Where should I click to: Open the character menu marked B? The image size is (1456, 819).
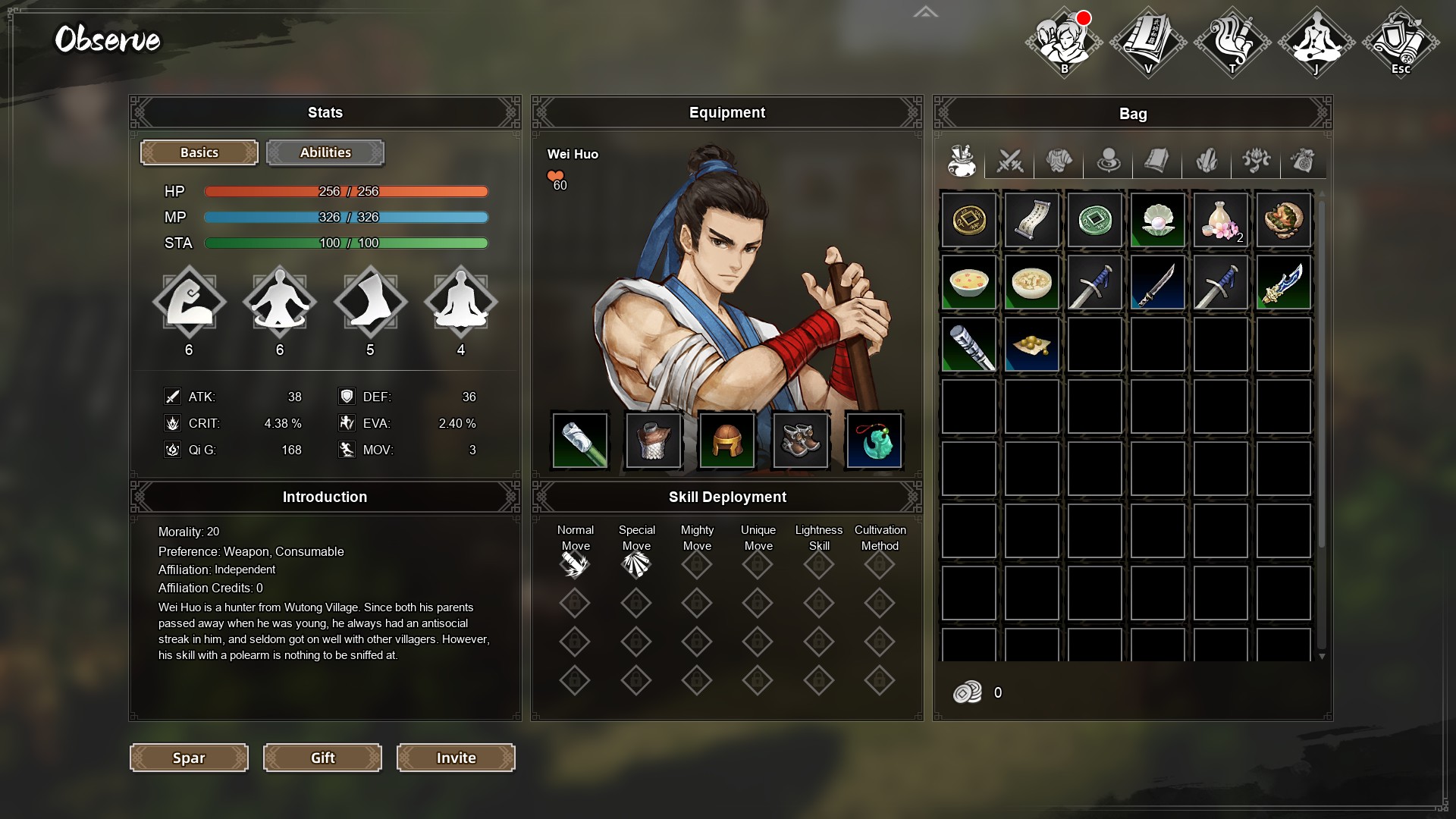pyautogui.click(x=1064, y=42)
